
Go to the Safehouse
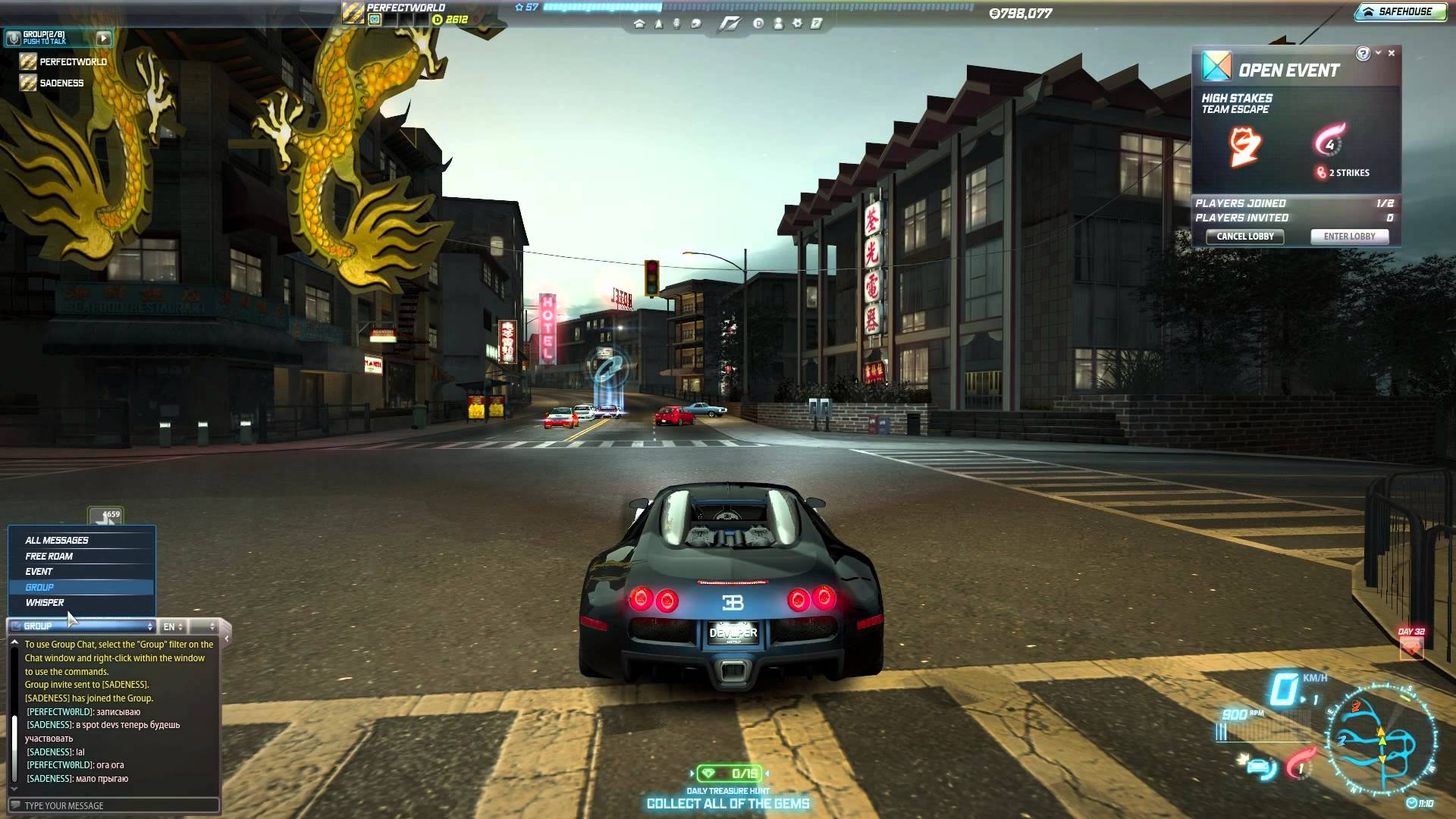click(x=1400, y=12)
